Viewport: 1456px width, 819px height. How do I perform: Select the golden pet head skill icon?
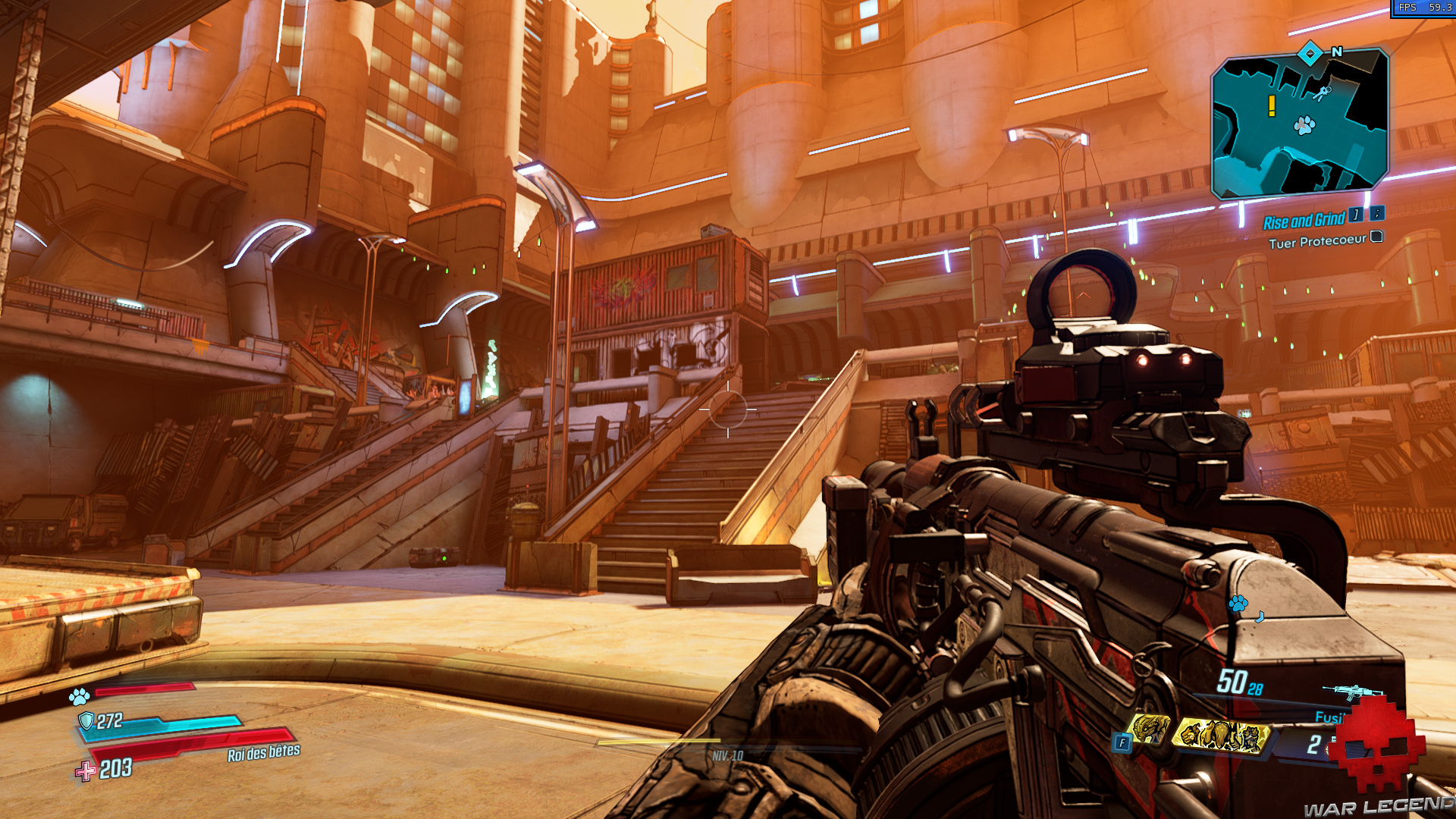tap(1150, 730)
